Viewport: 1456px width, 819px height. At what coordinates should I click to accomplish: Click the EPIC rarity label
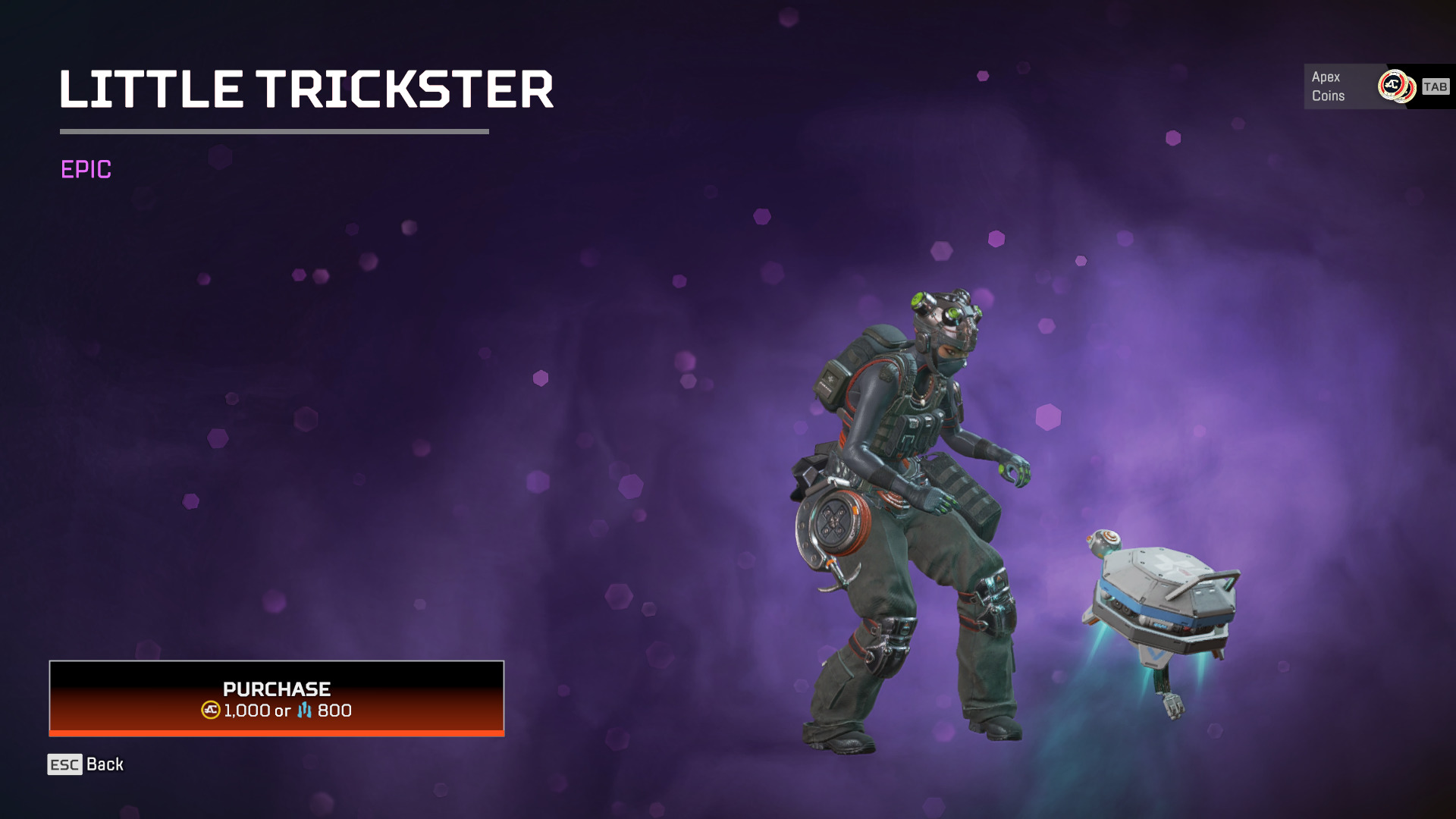click(86, 171)
